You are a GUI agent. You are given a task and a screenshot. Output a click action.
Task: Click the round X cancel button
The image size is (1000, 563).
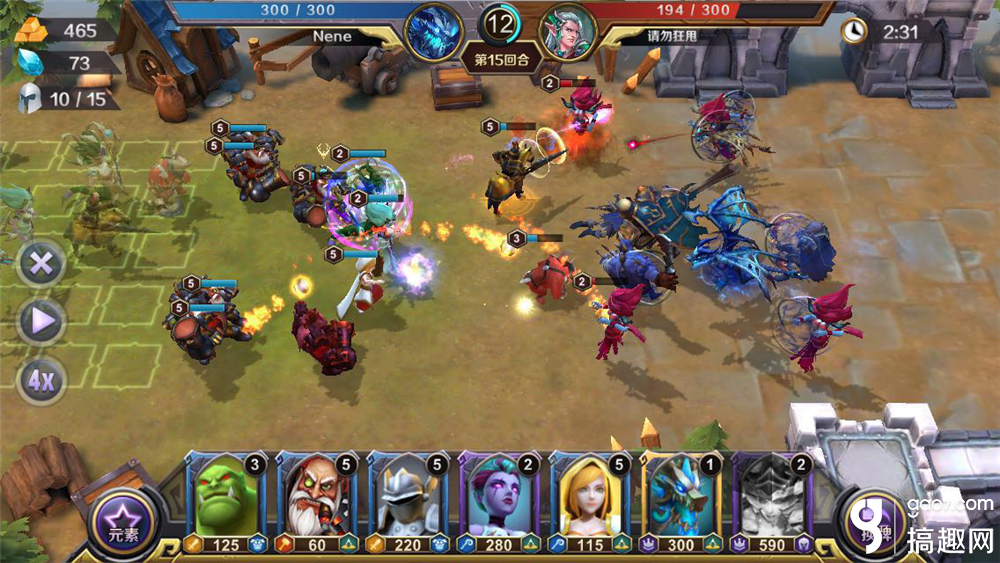(41, 266)
